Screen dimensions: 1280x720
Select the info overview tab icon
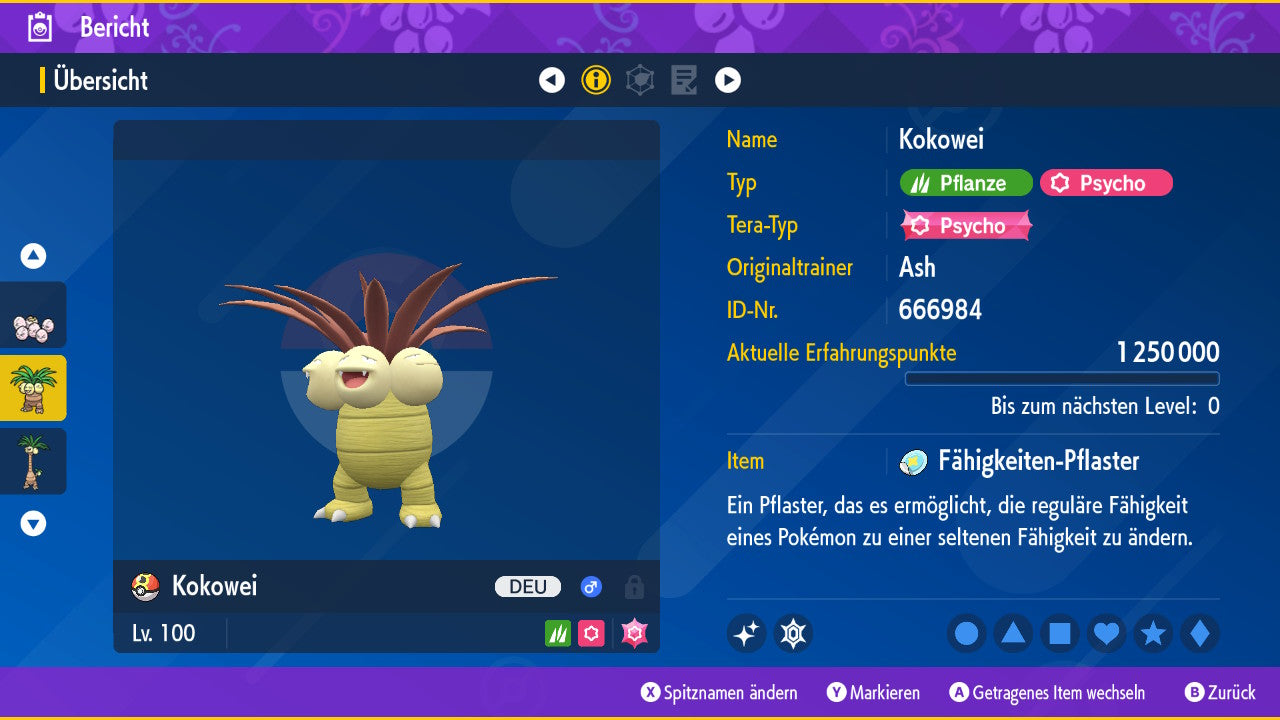pos(596,80)
